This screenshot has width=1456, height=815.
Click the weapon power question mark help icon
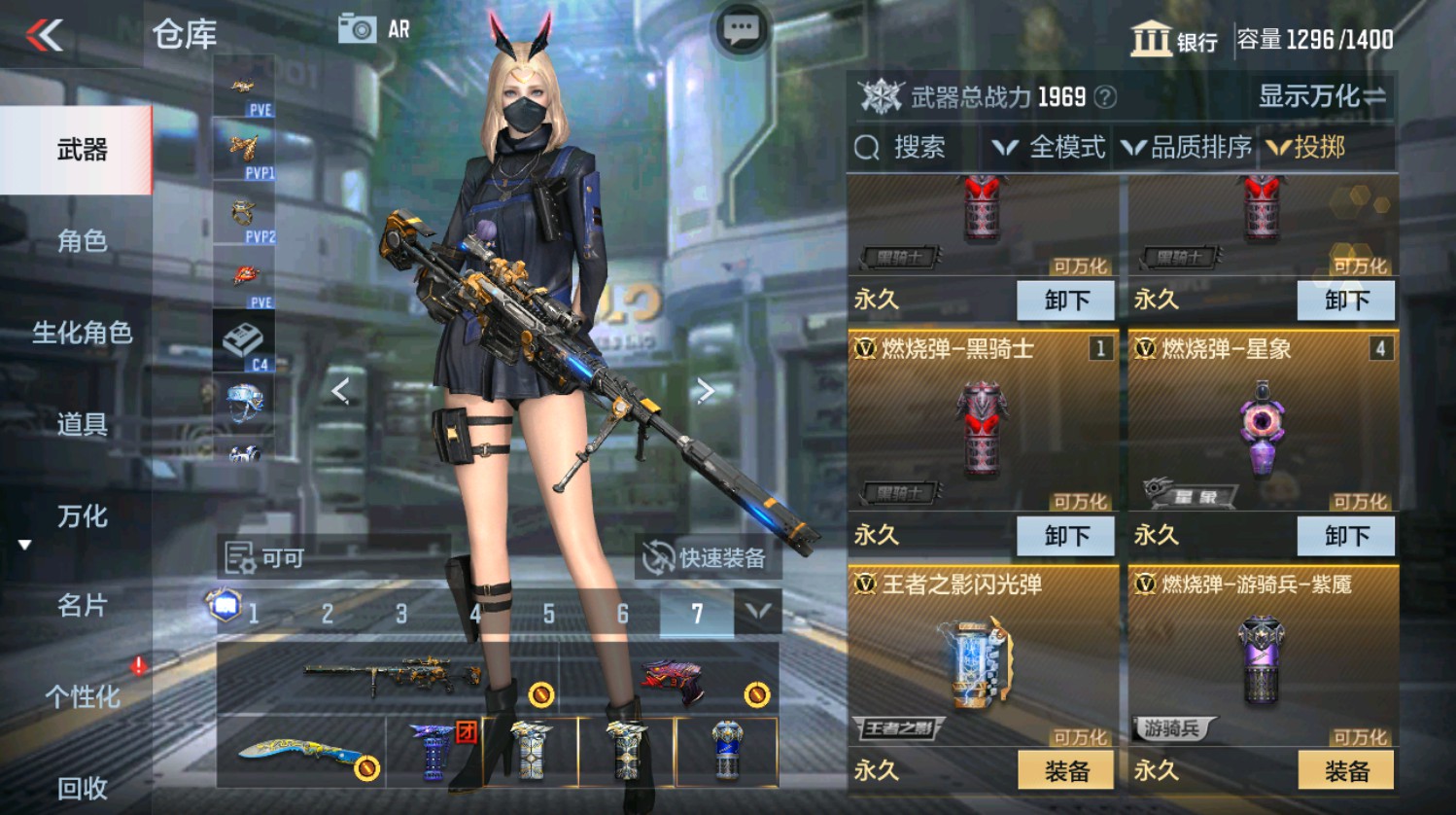[1104, 96]
